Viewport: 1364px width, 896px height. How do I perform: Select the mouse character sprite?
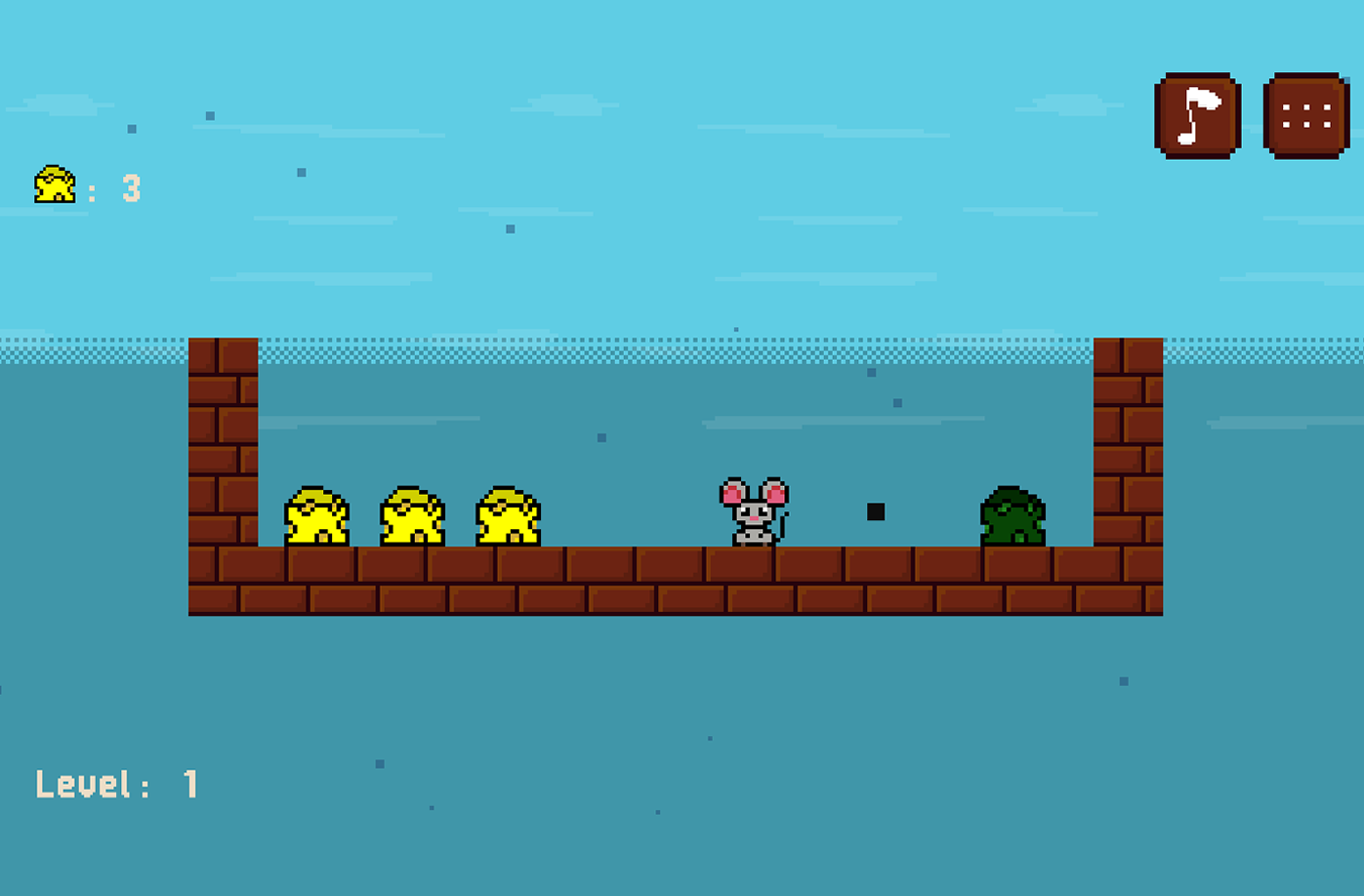(x=754, y=512)
